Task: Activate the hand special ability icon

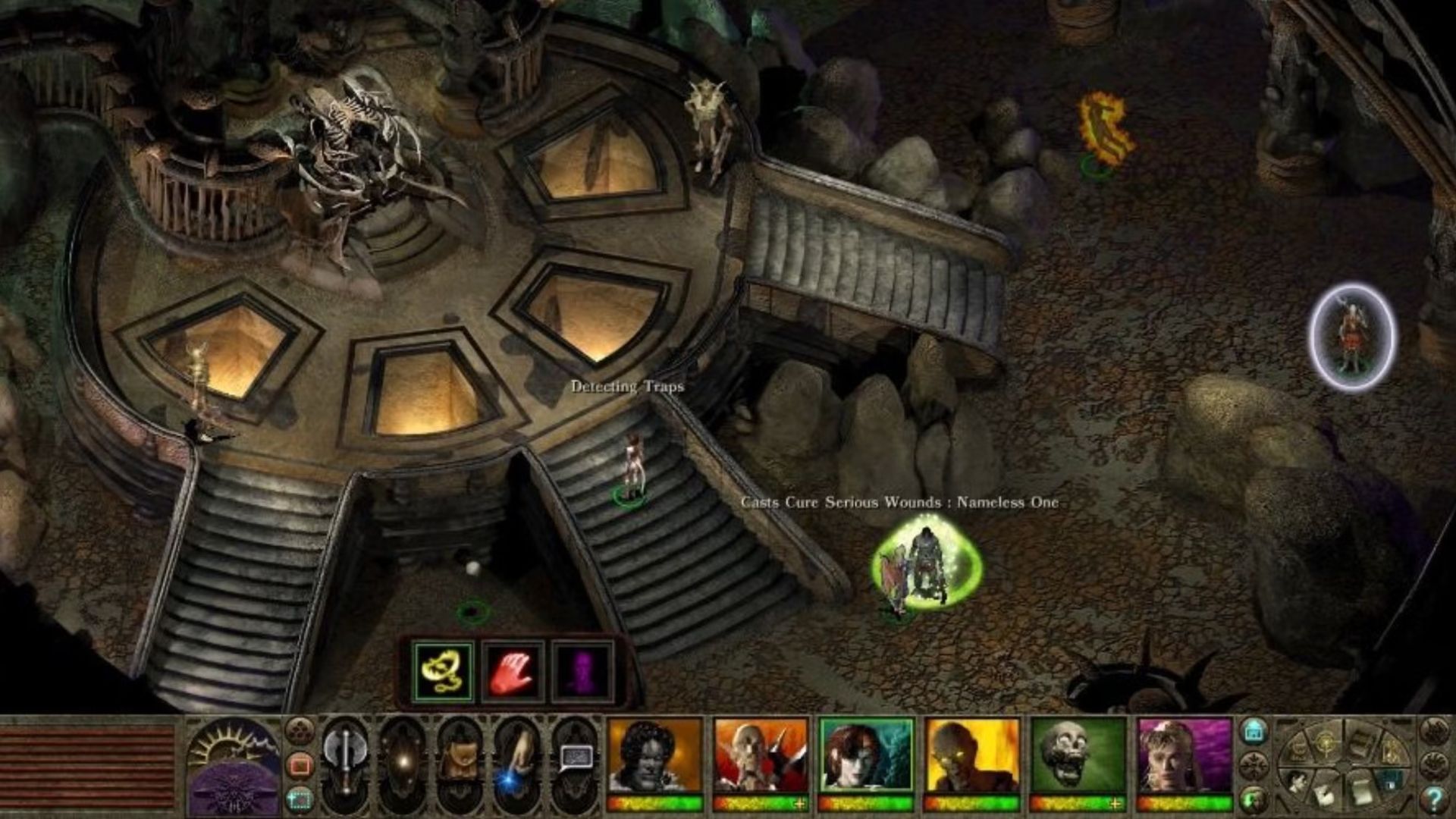Action: pos(518,761)
